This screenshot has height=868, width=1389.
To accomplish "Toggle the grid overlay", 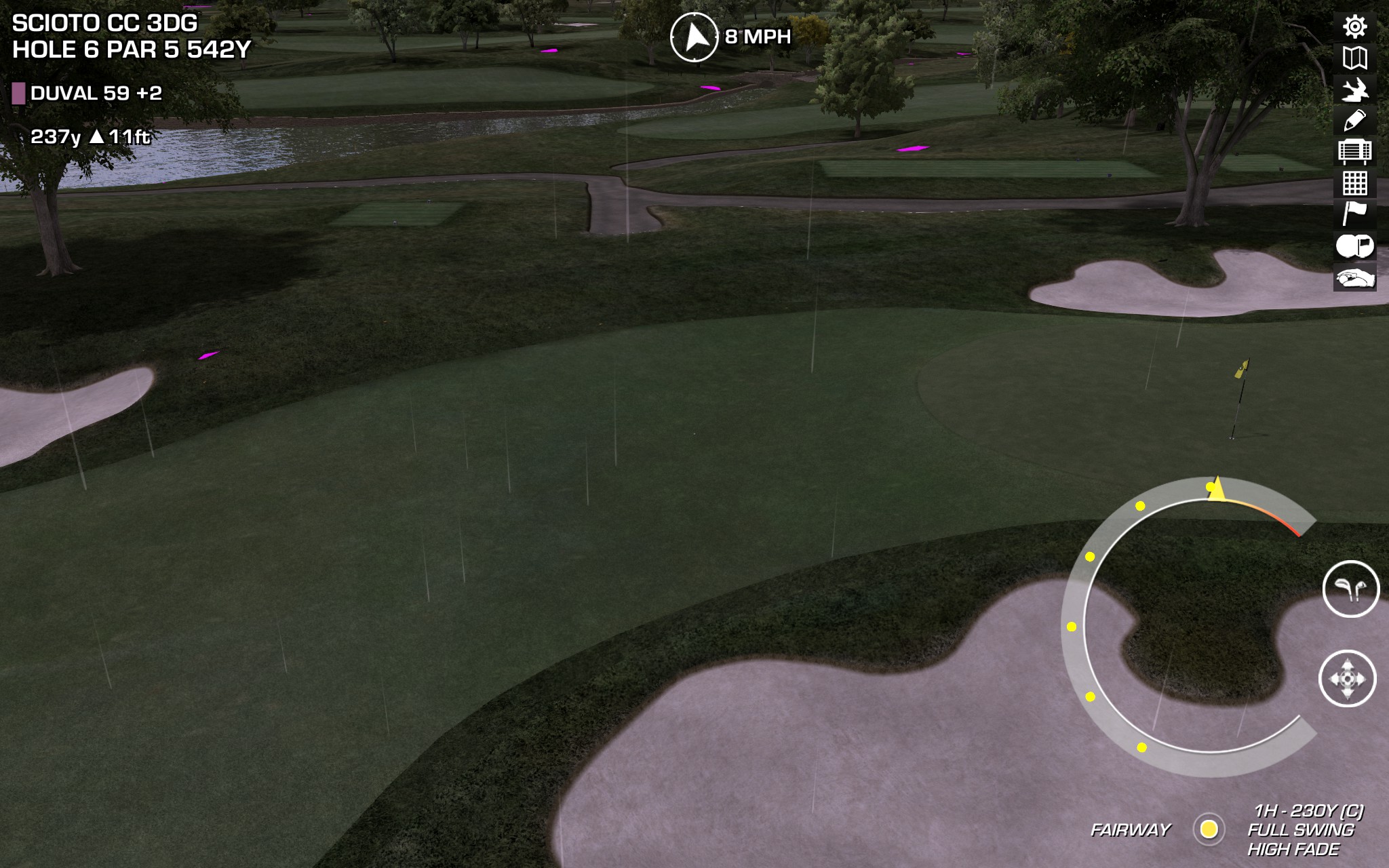I will pyautogui.click(x=1354, y=183).
